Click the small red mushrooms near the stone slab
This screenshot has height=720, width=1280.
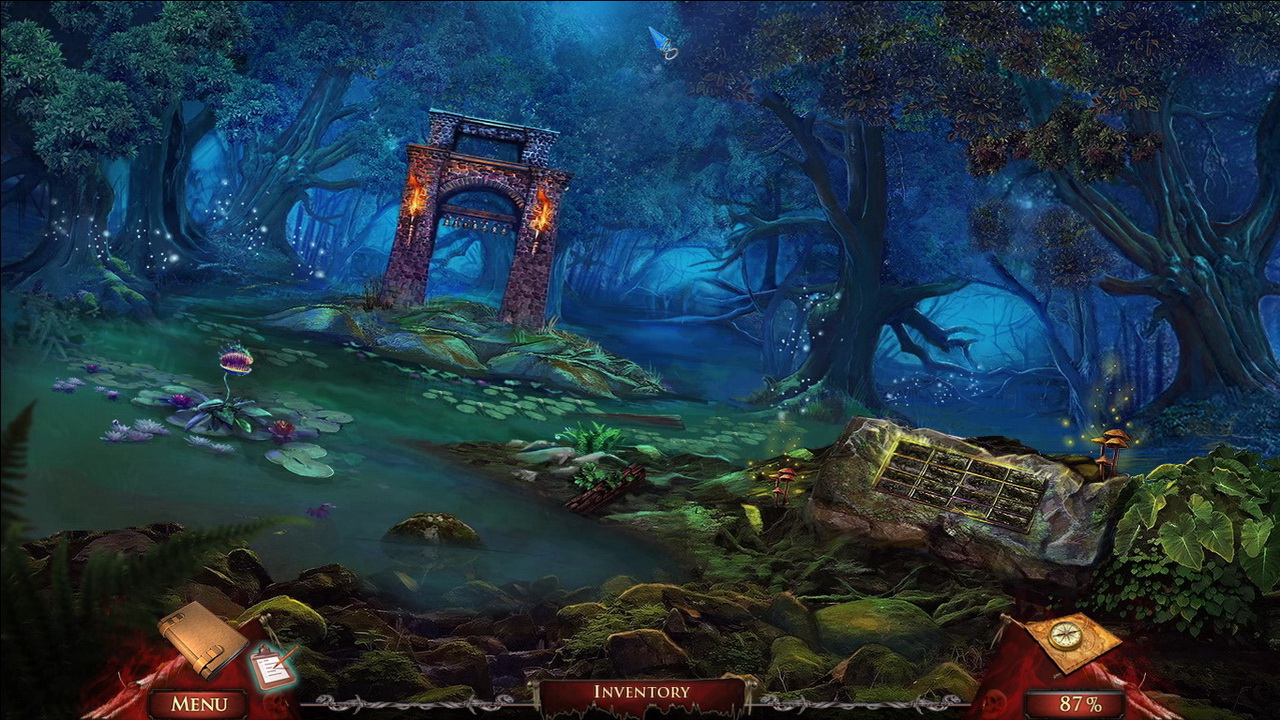click(x=787, y=477)
